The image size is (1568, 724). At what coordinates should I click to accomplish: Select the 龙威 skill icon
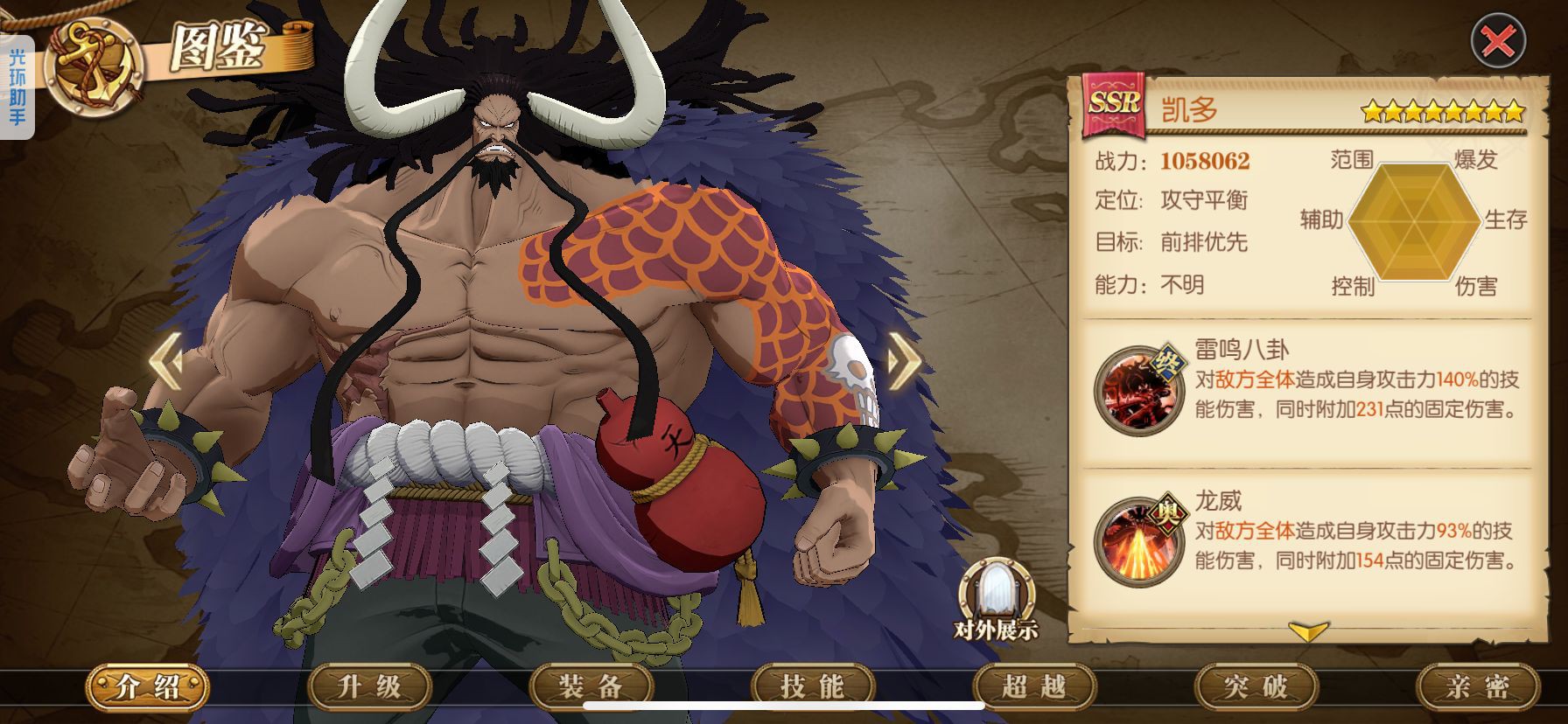click(x=1137, y=541)
